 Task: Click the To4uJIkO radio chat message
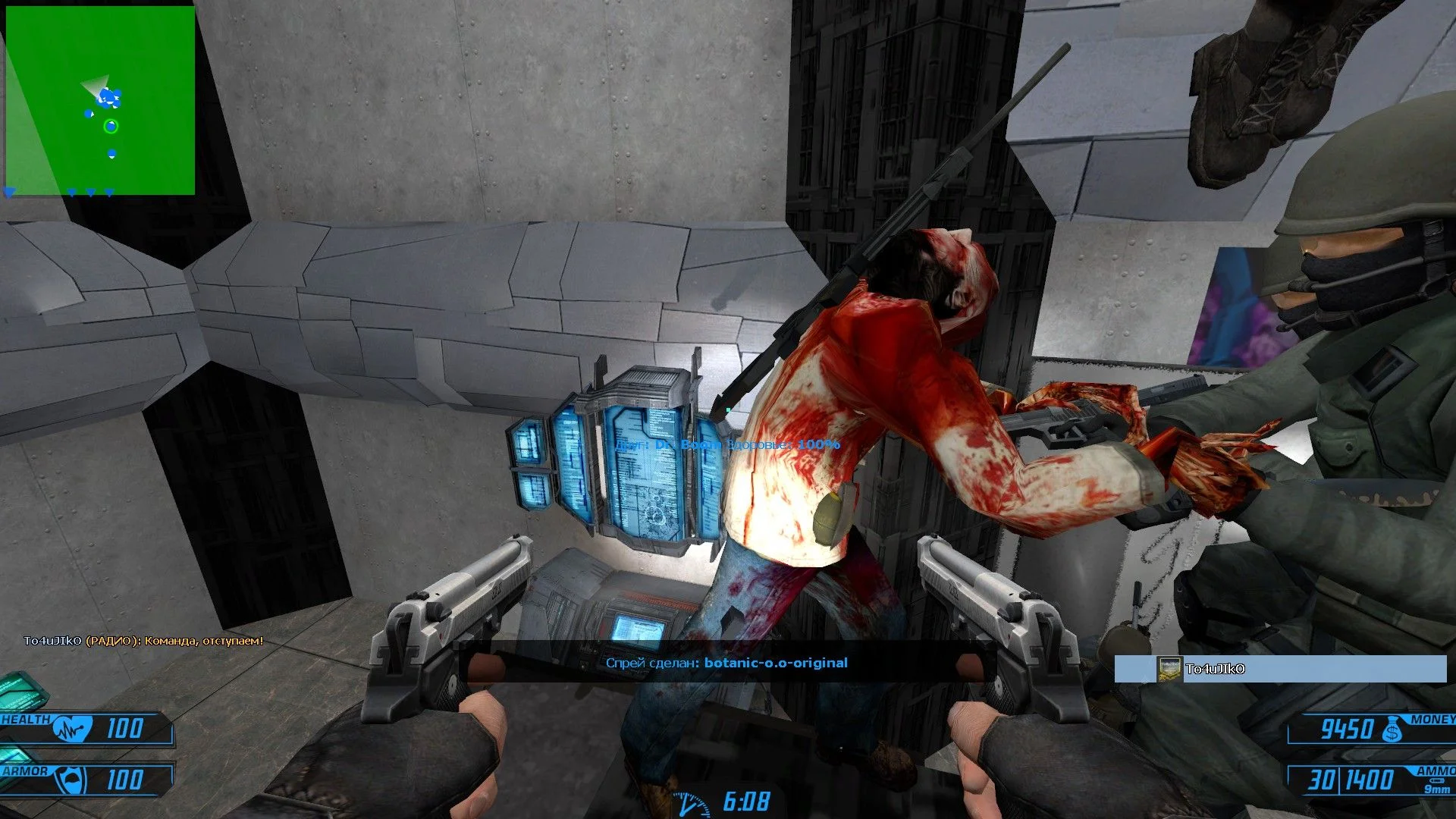point(143,641)
